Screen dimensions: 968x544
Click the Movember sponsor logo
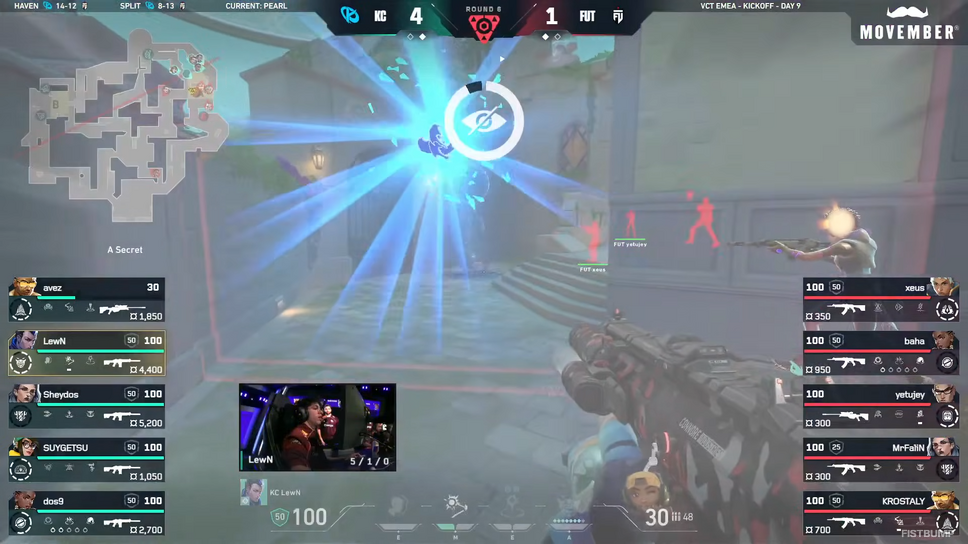(908, 24)
